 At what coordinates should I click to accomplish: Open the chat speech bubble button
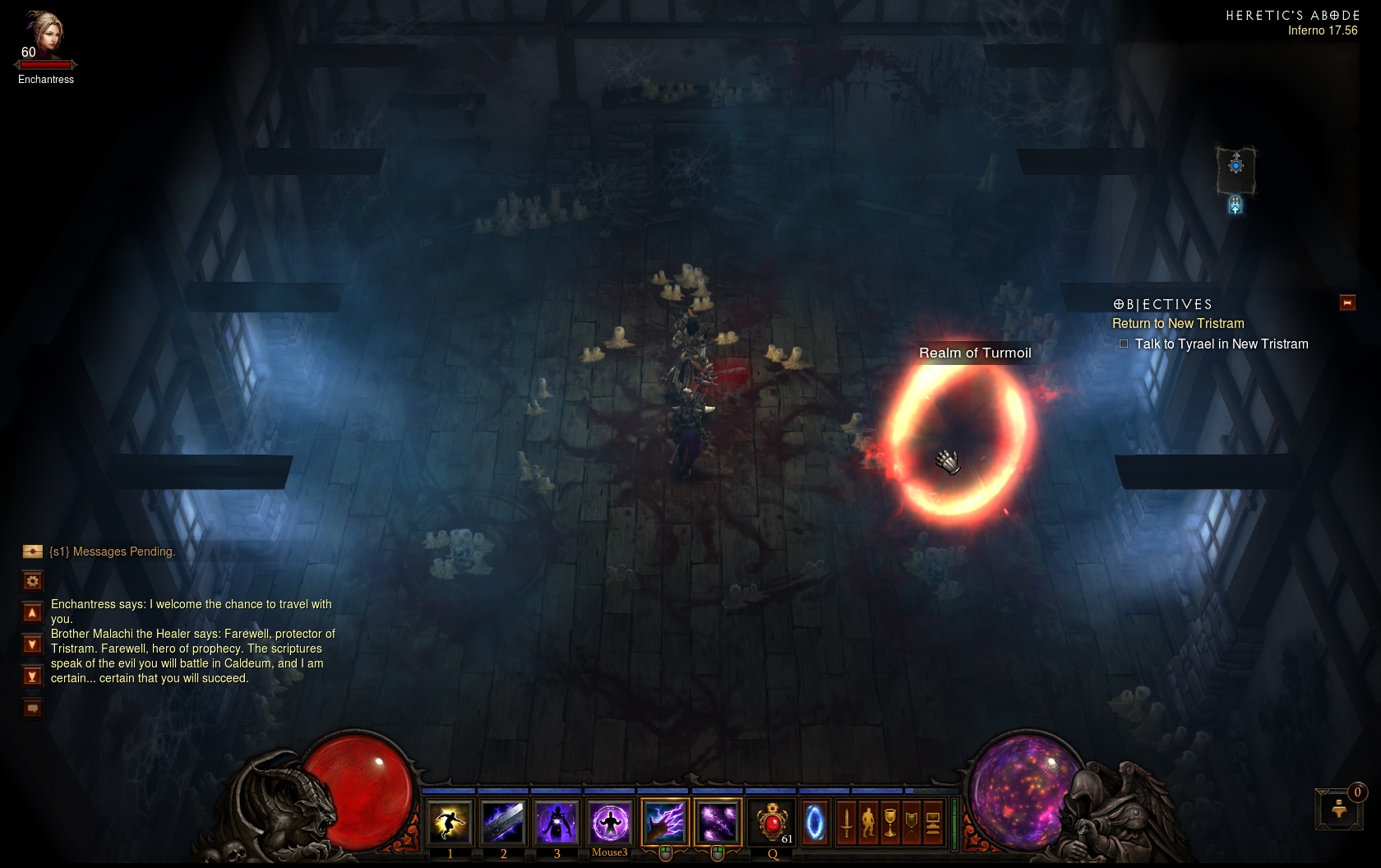pyautogui.click(x=33, y=708)
